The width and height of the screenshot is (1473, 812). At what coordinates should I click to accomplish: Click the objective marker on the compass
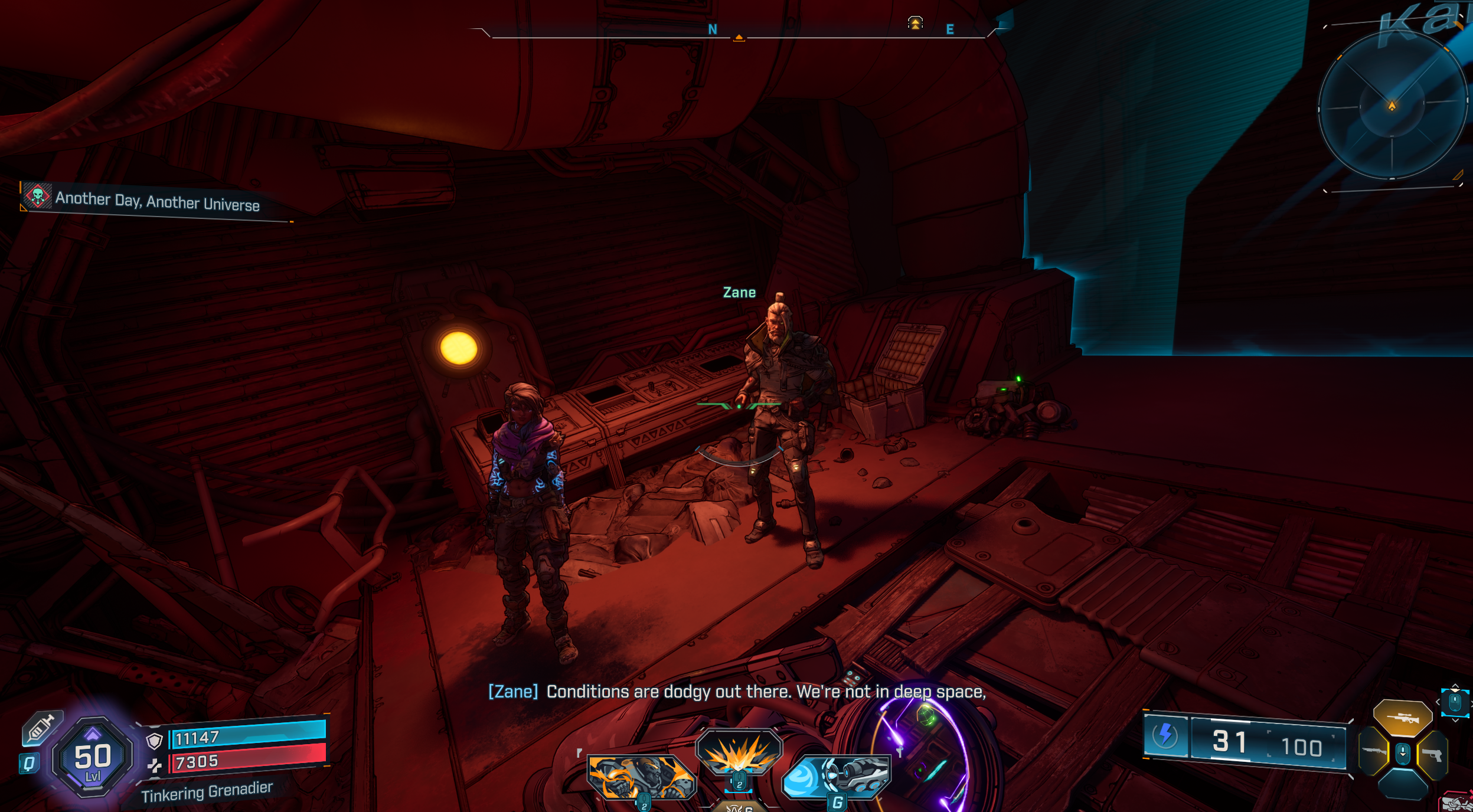(x=914, y=23)
